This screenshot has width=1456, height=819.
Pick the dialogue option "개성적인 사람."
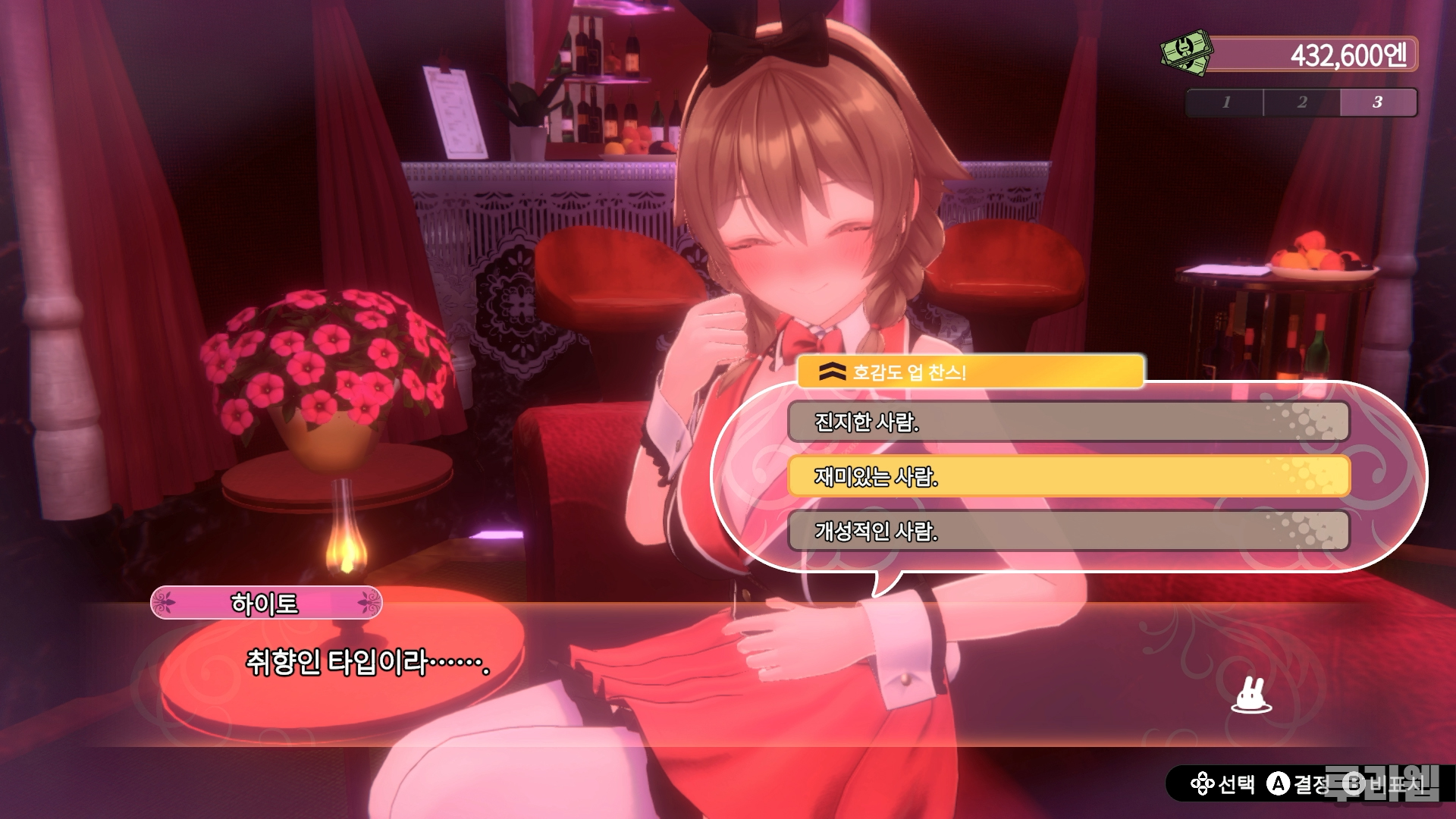pos(1068,531)
